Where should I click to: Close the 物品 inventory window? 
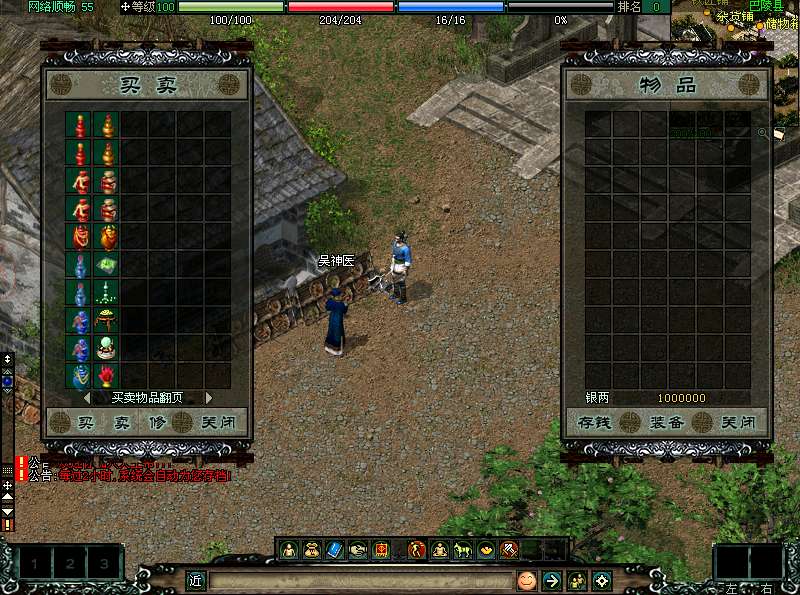(x=738, y=423)
